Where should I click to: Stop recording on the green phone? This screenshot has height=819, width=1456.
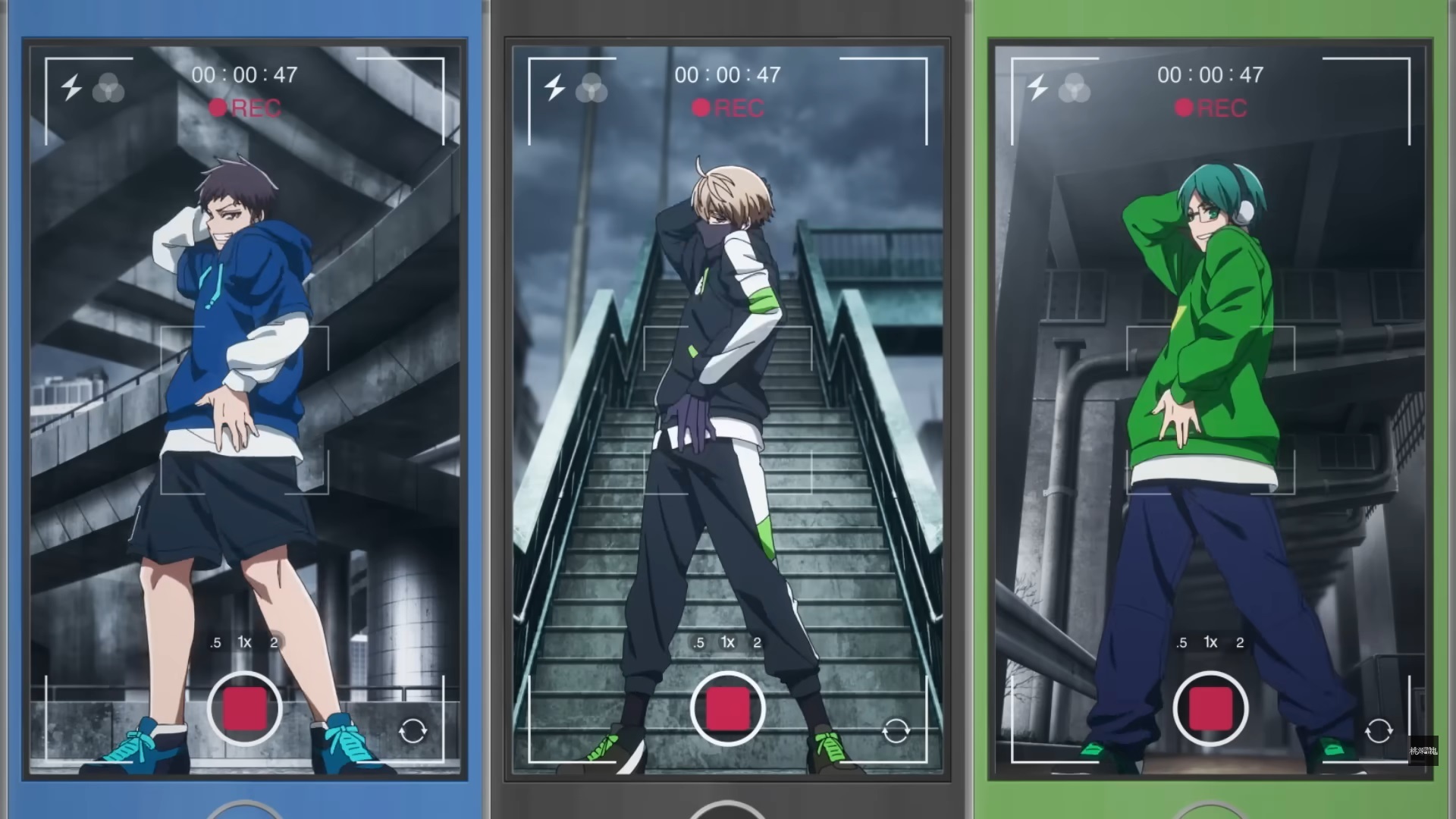coord(1210,709)
